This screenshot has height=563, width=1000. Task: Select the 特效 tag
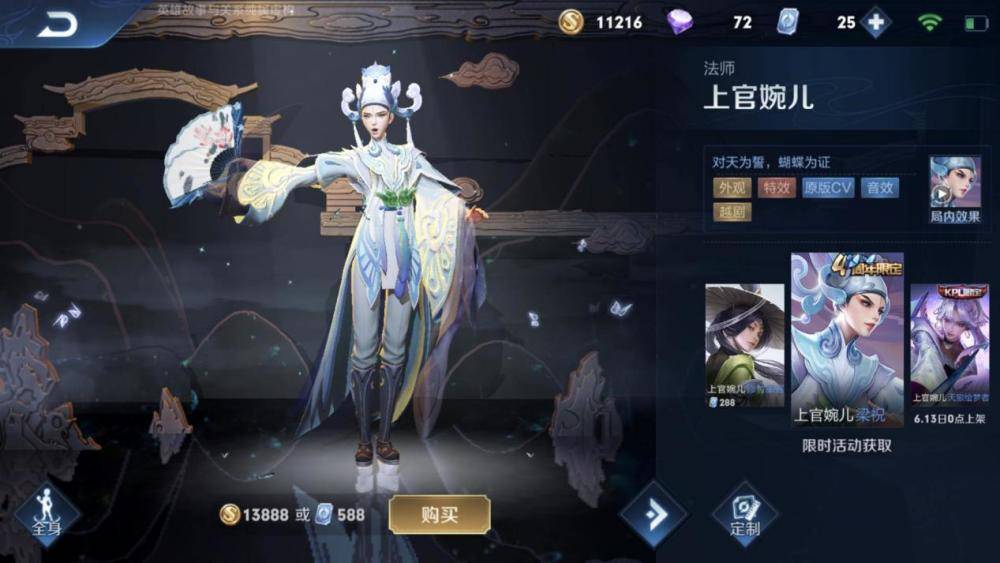[777, 187]
